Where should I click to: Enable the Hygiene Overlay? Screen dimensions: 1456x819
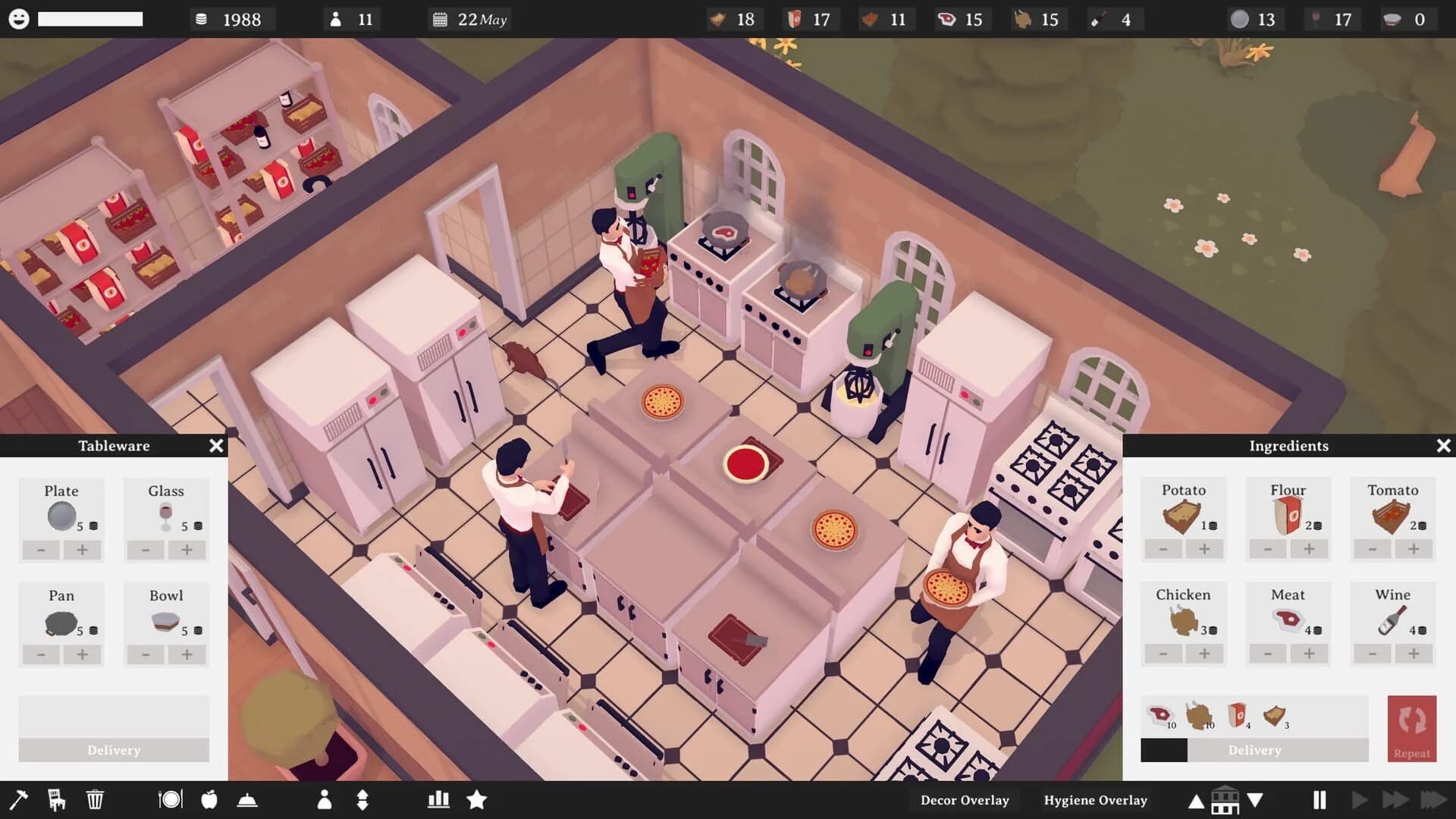(1095, 800)
